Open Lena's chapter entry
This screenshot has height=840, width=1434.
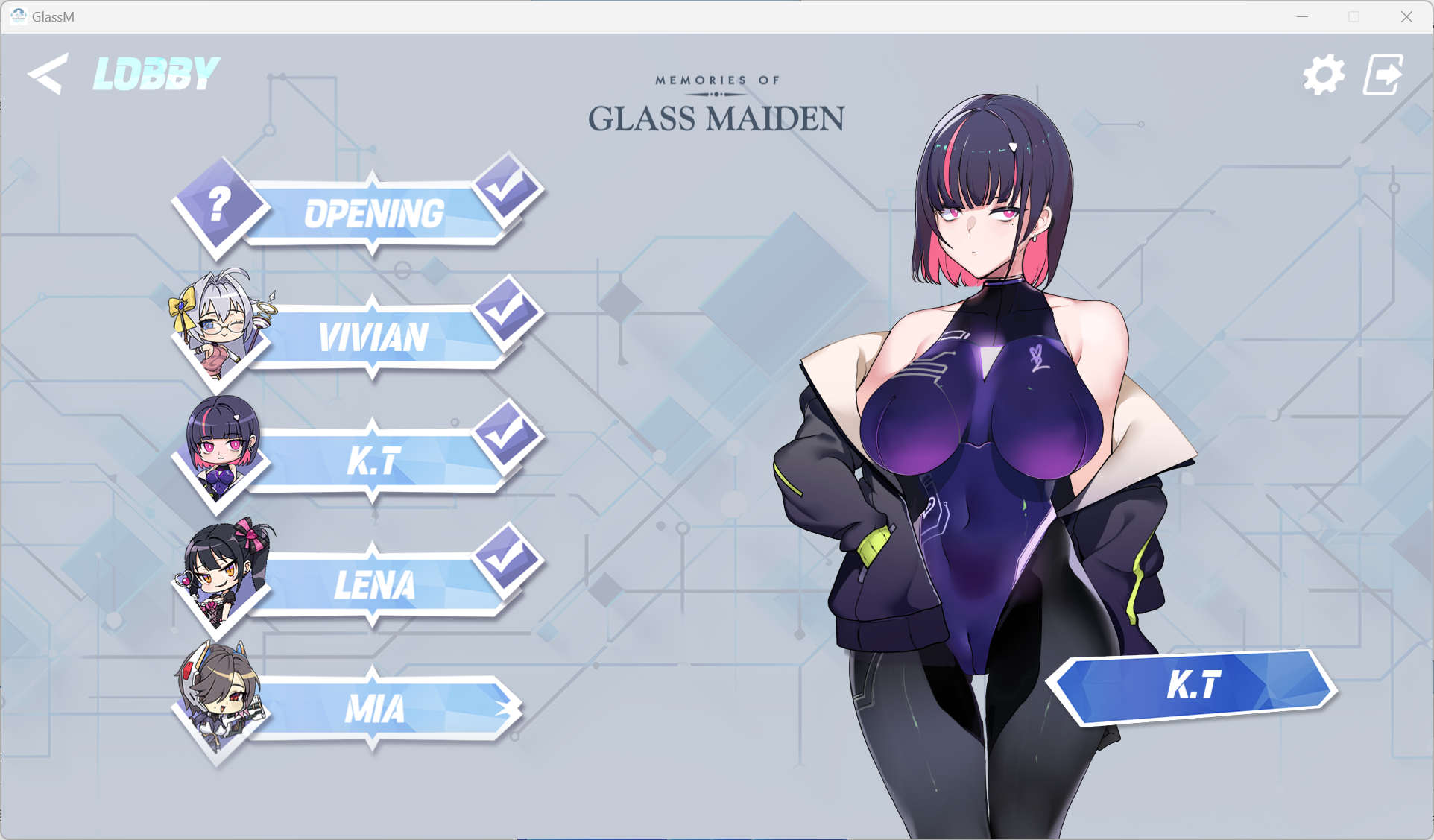[x=373, y=585]
